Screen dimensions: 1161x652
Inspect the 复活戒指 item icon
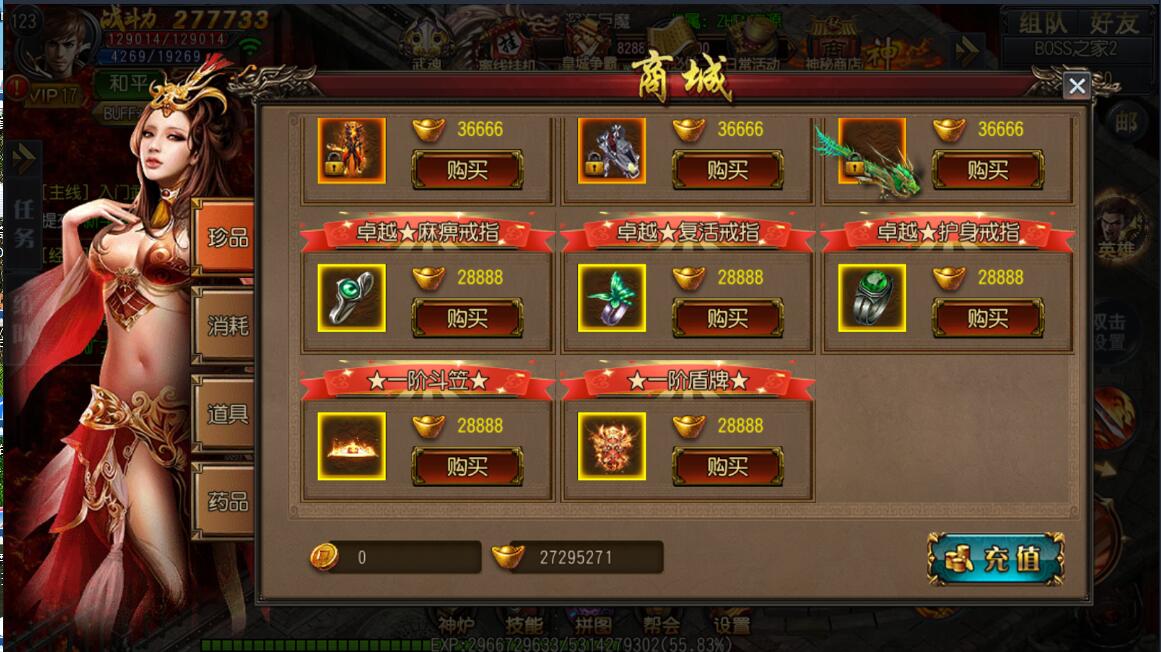pyautogui.click(x=611, y=298)
